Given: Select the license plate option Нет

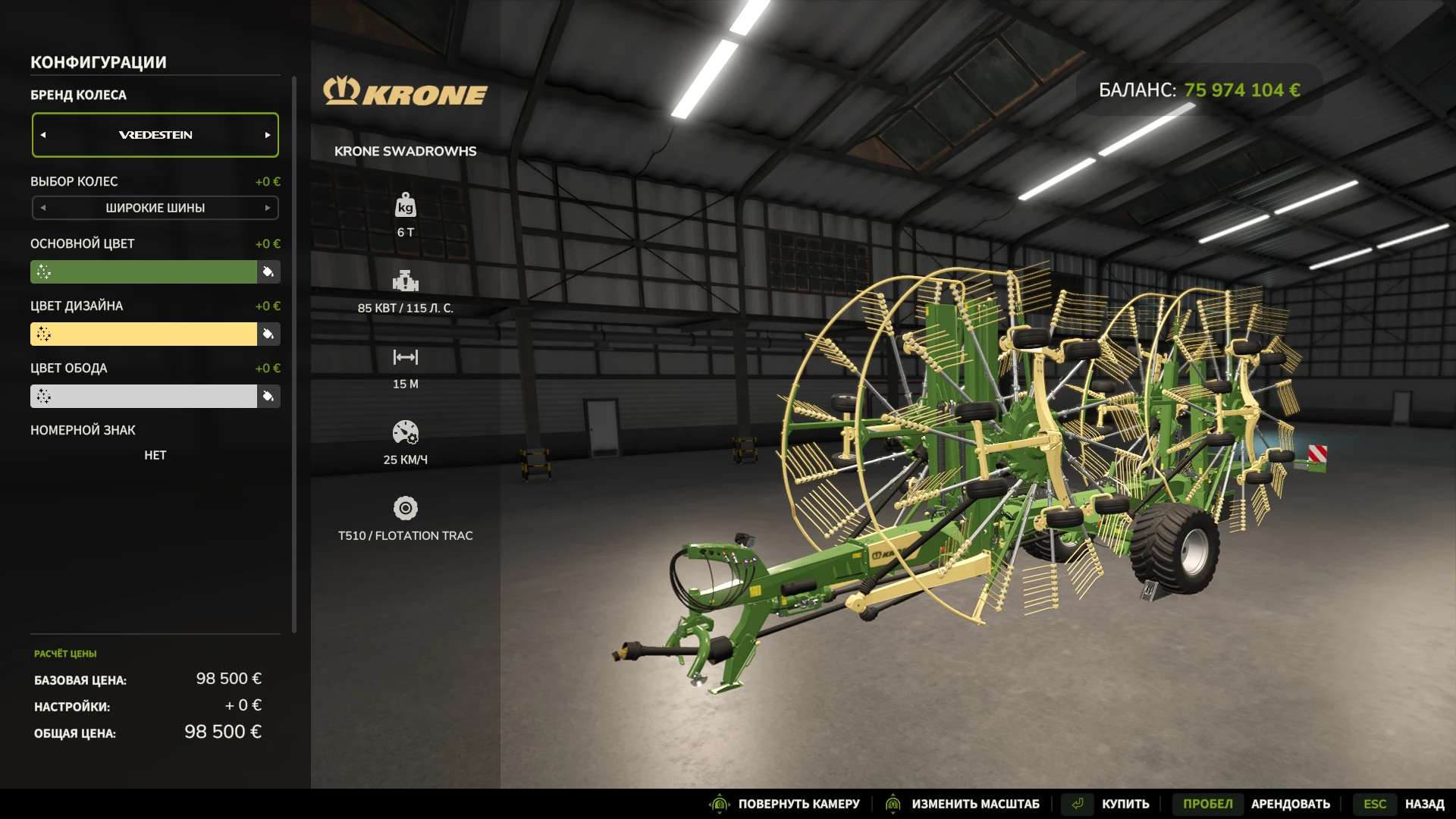Looking at the screenshot, I should 155,455.
